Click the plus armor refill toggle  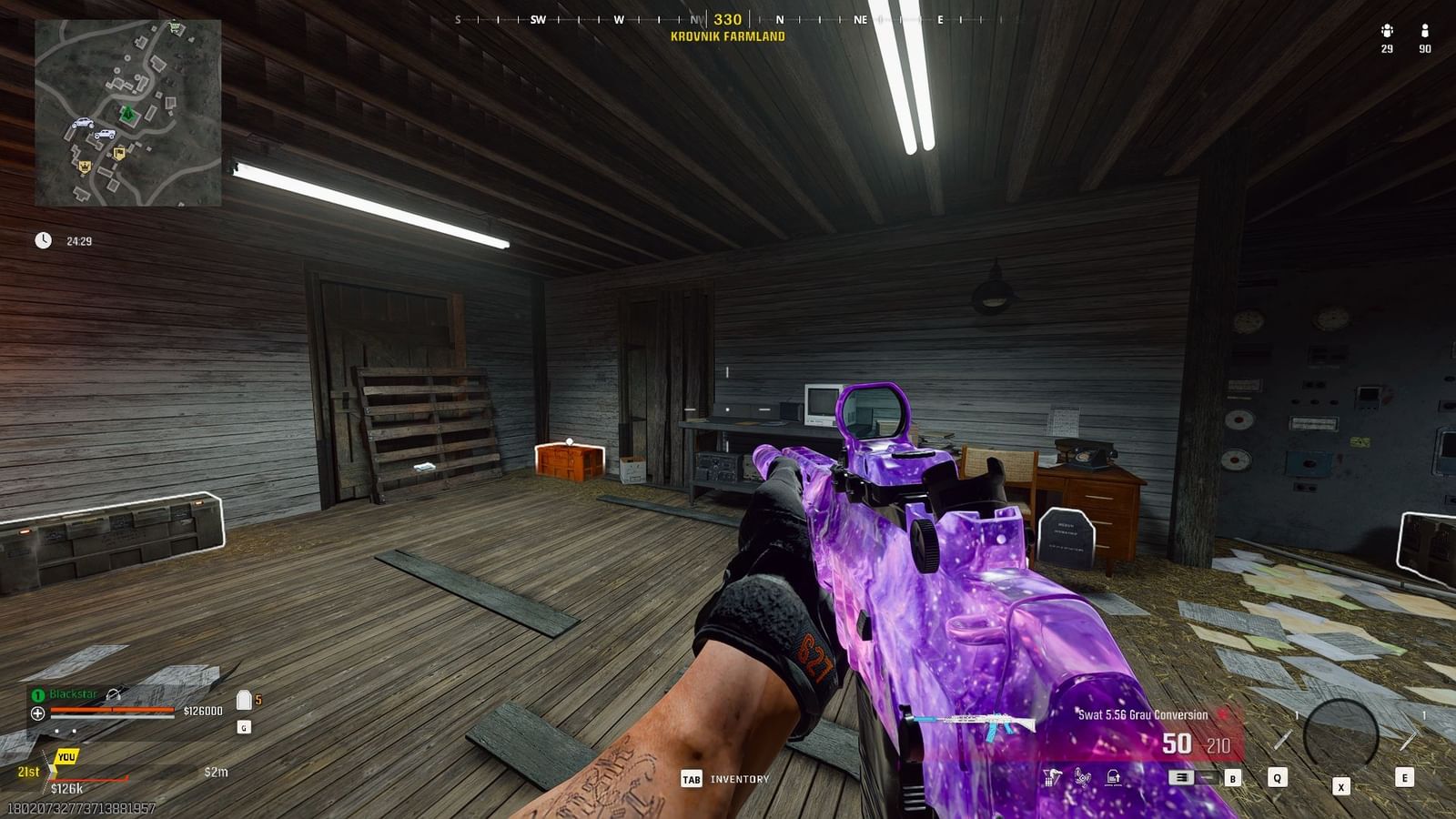click(37, 713)
